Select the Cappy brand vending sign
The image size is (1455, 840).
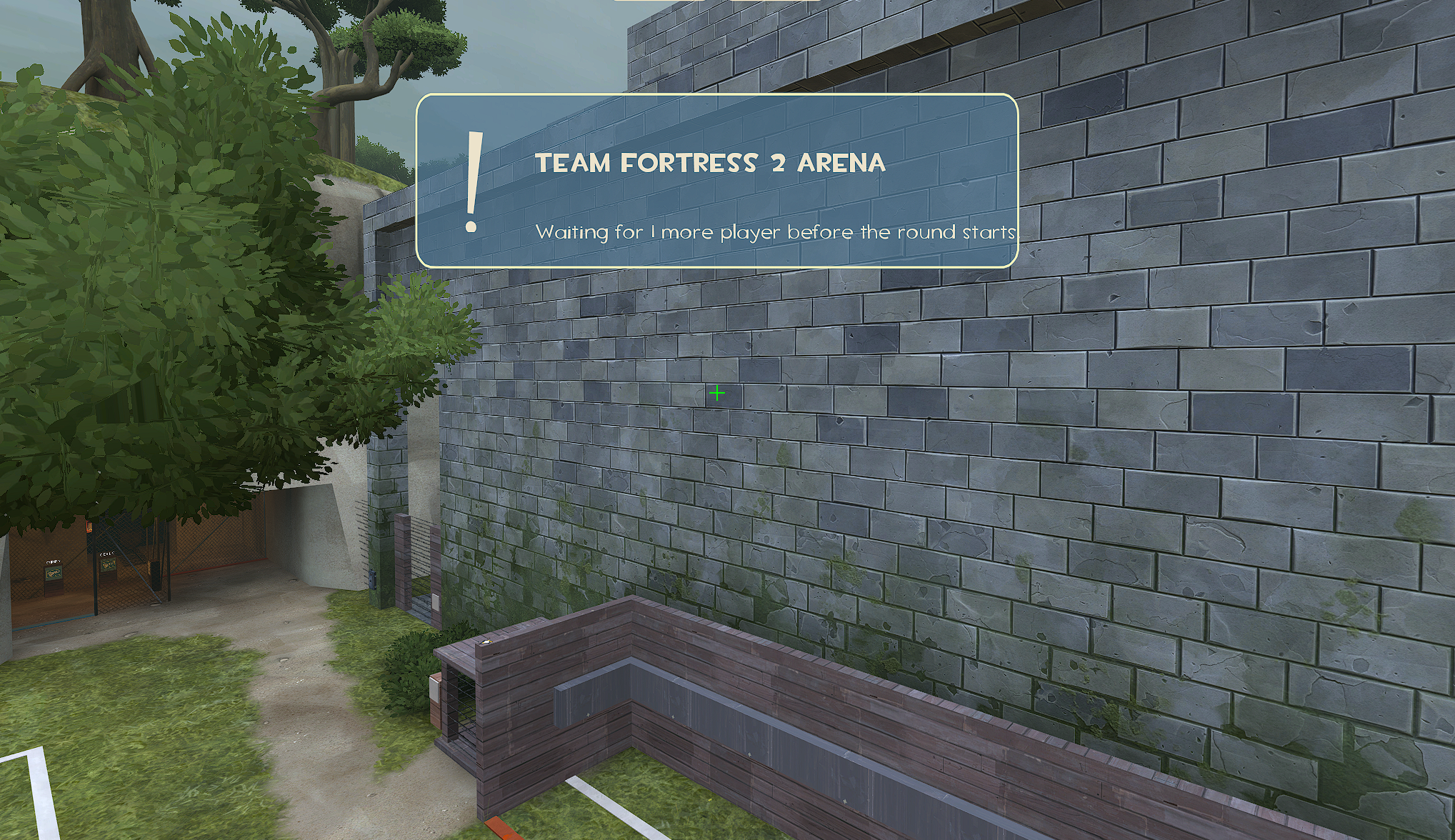(x=53, y=573)
